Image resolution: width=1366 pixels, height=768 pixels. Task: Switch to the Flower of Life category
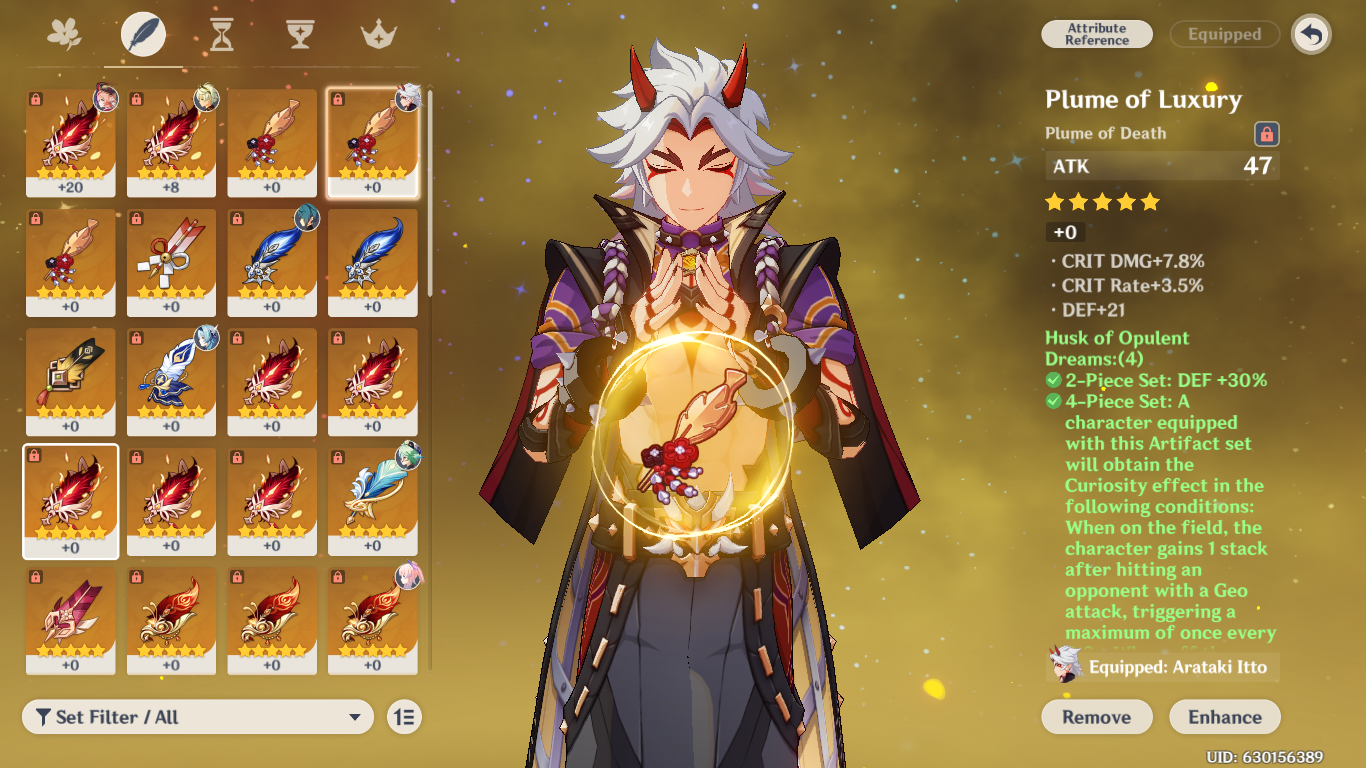tap(62, 33)
